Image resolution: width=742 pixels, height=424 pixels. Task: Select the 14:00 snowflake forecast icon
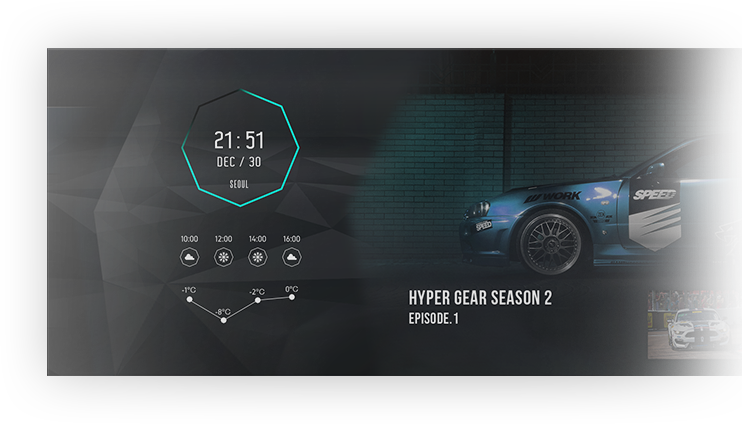tap(257, 258)
